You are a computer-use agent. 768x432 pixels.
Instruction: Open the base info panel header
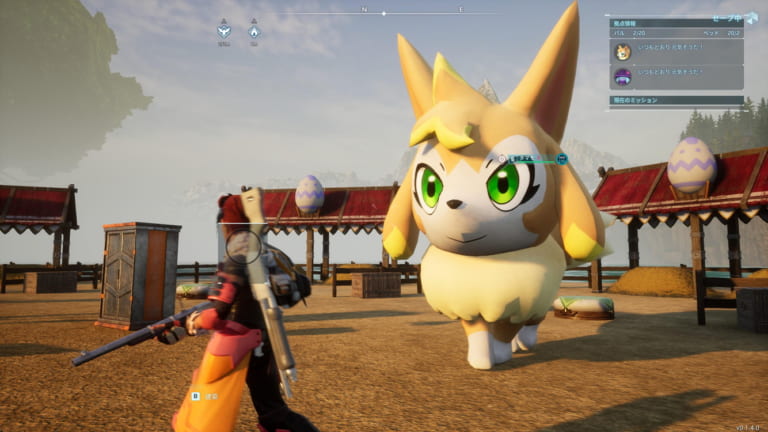[x=676, y=22]
